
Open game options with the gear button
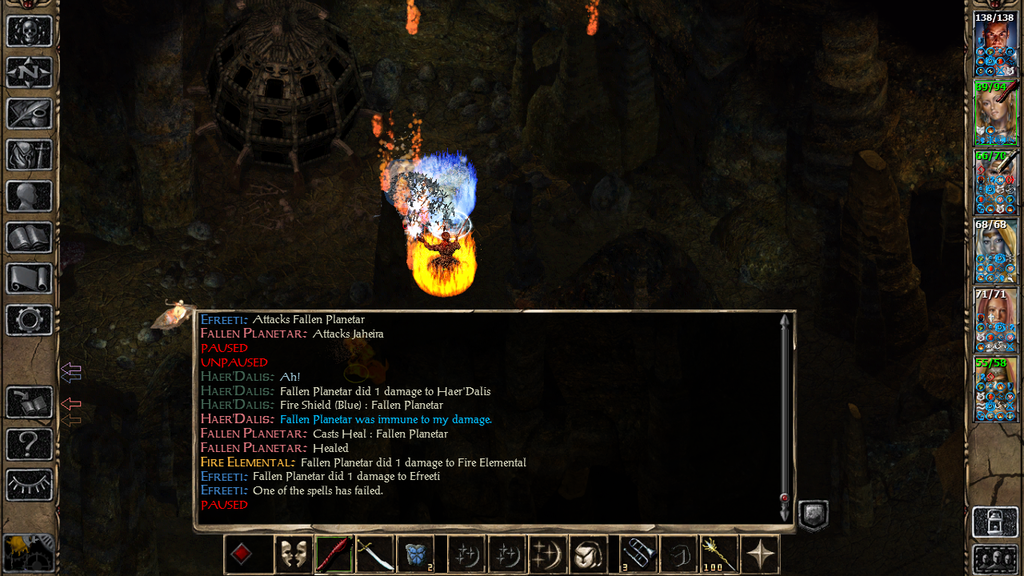tap(29, 320)
